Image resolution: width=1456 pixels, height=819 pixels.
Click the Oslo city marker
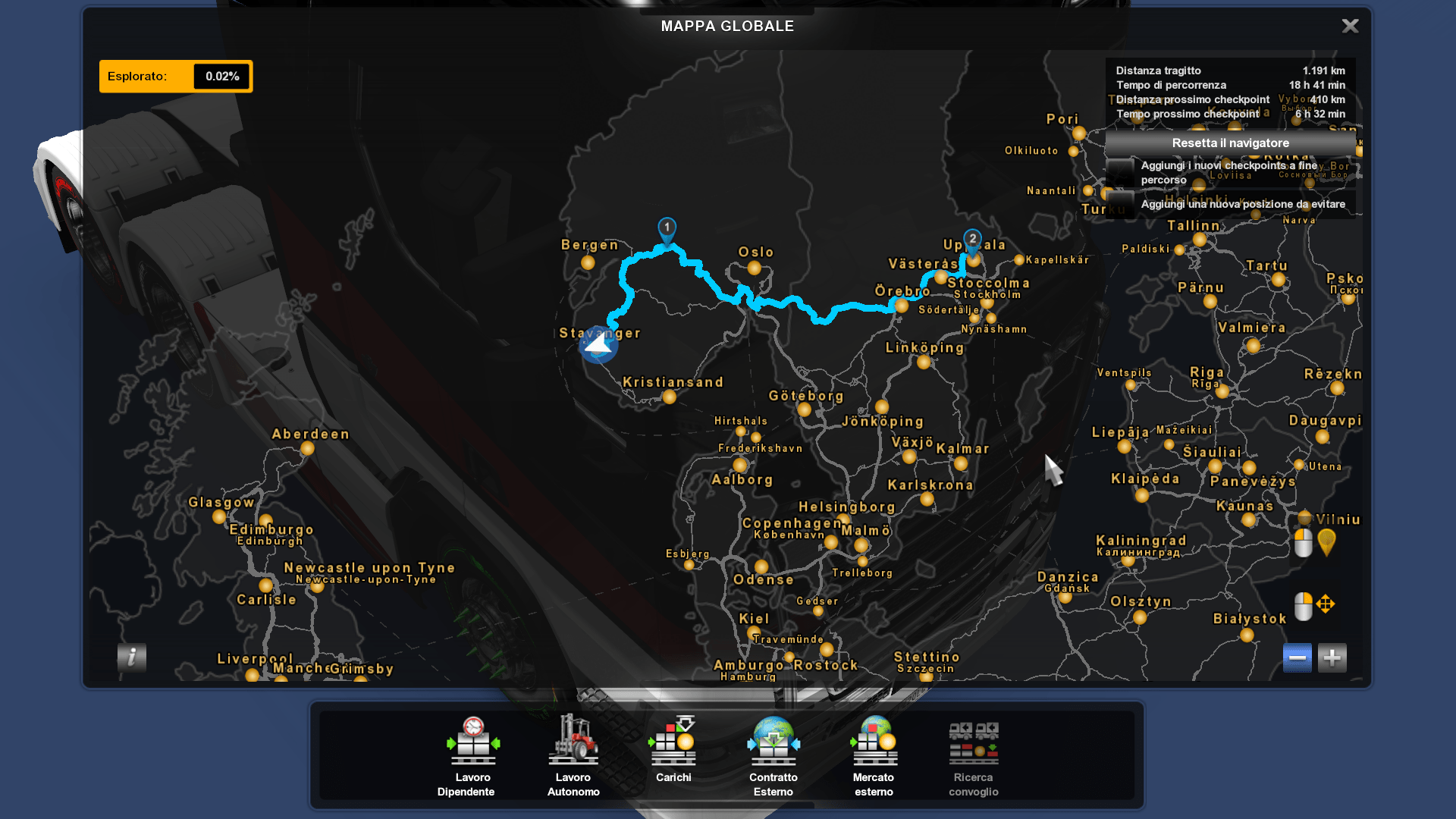click(755, 267)
